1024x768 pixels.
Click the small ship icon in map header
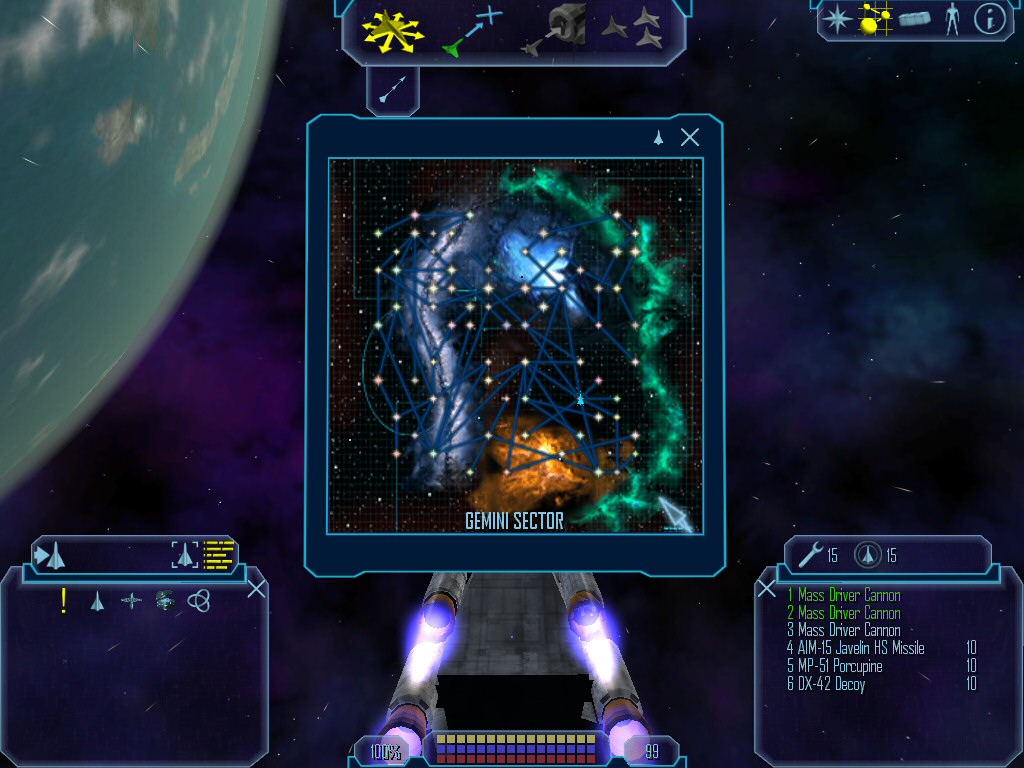pos(658,138)
